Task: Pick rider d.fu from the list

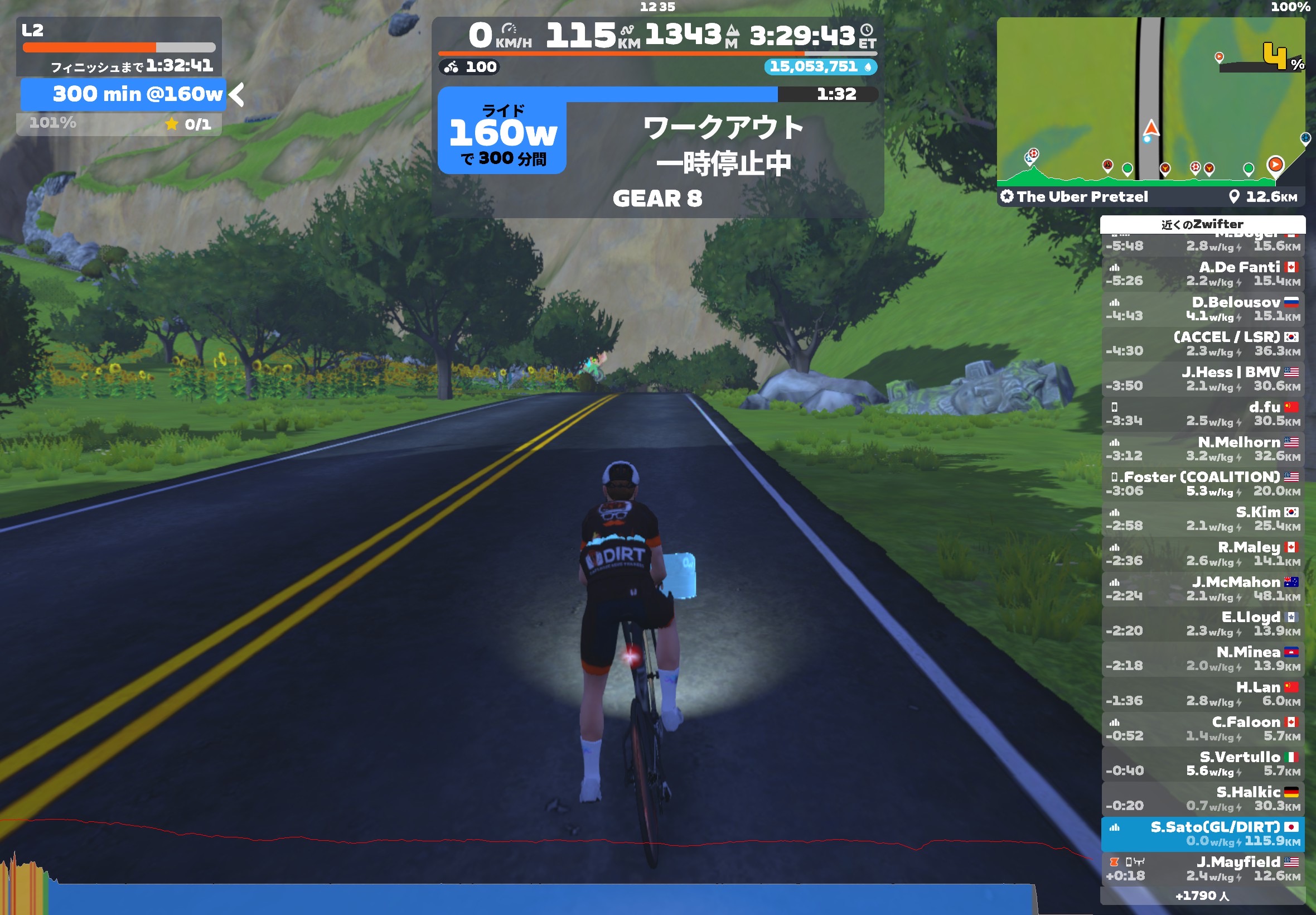Action: 1202,414
